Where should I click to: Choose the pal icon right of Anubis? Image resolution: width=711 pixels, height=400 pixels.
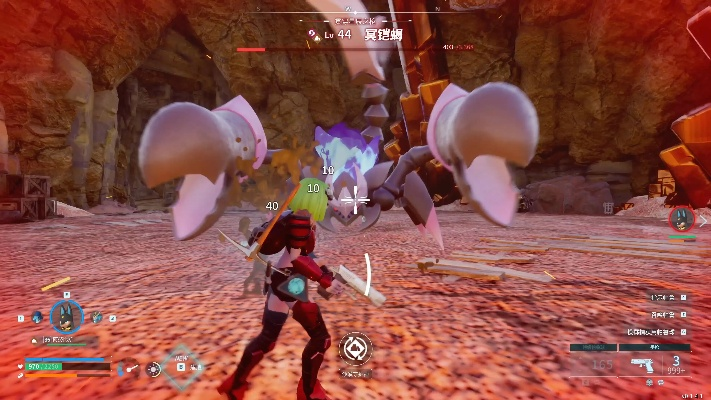click(97, 318)
